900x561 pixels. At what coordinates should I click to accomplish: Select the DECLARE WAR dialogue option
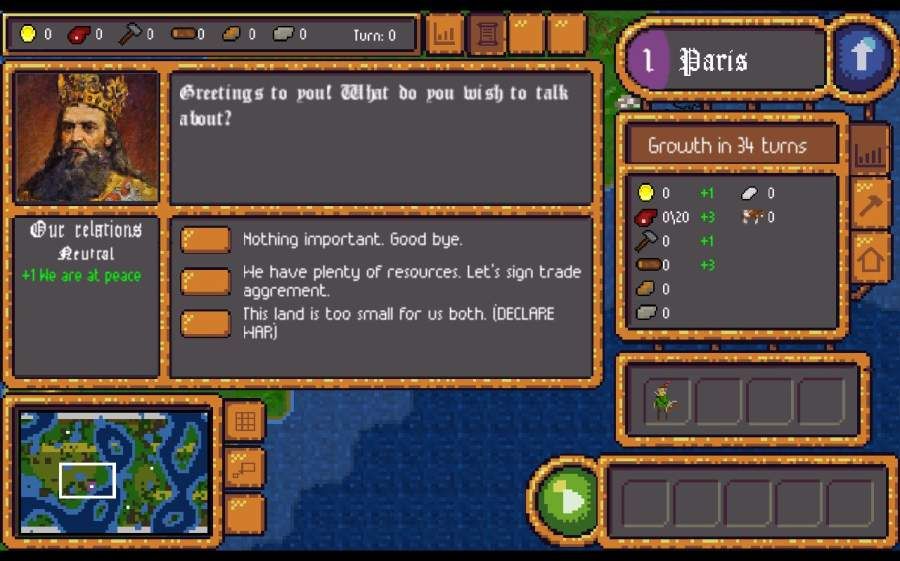[206, 323]
